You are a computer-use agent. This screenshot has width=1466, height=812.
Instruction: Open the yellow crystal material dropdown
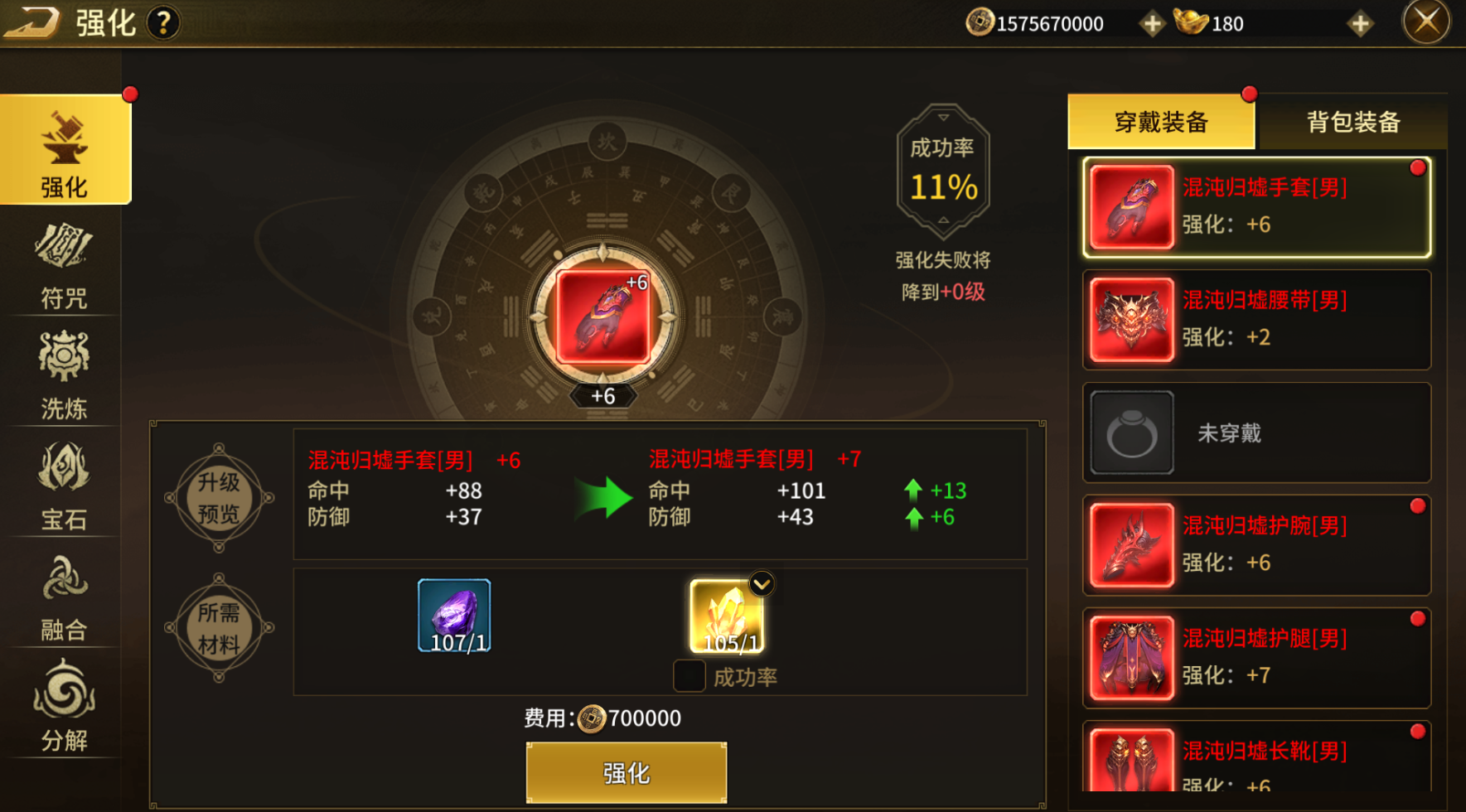(761, 585)
